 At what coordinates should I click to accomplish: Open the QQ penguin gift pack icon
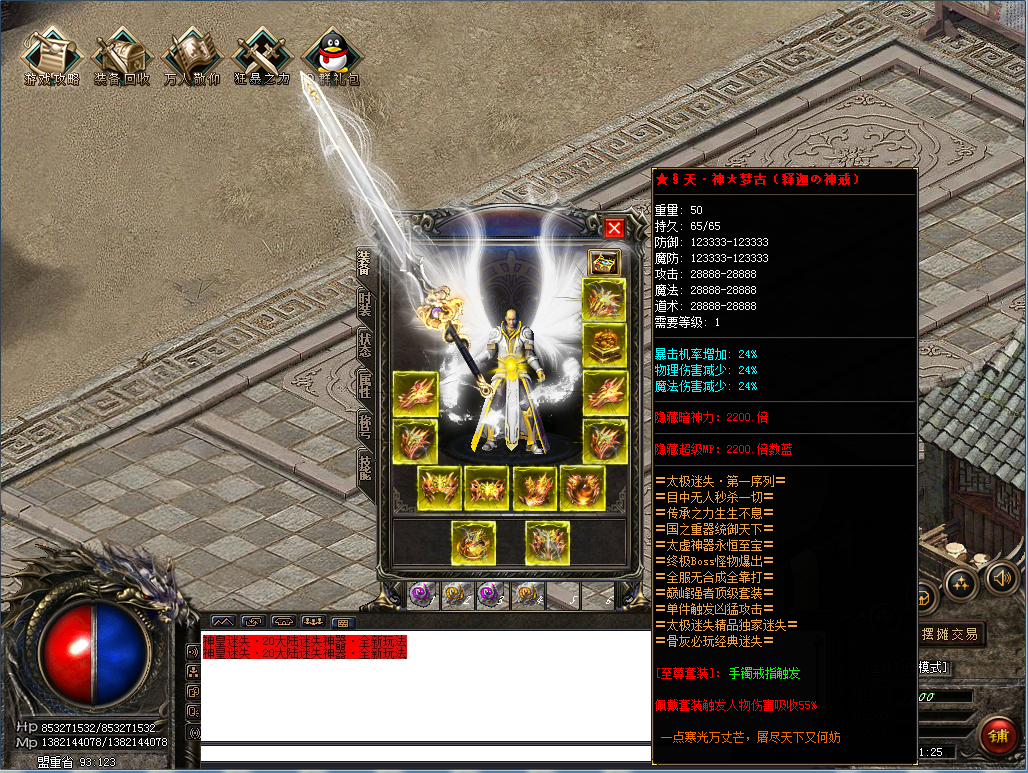(331, 55)
